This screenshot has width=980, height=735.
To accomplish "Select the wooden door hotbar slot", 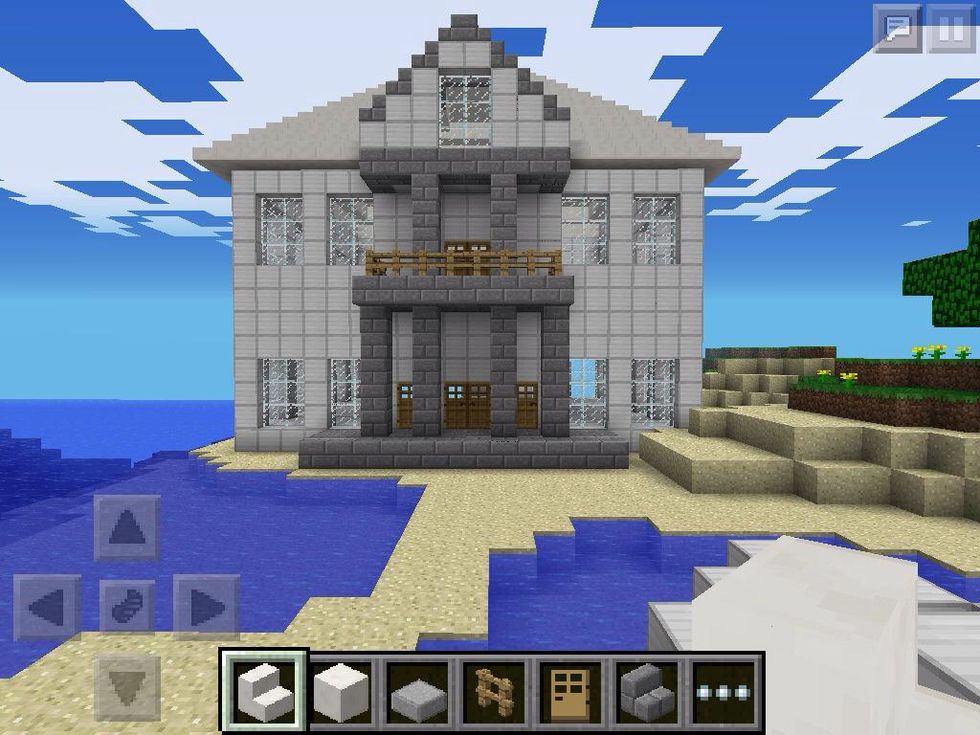I will pos(573,690).
